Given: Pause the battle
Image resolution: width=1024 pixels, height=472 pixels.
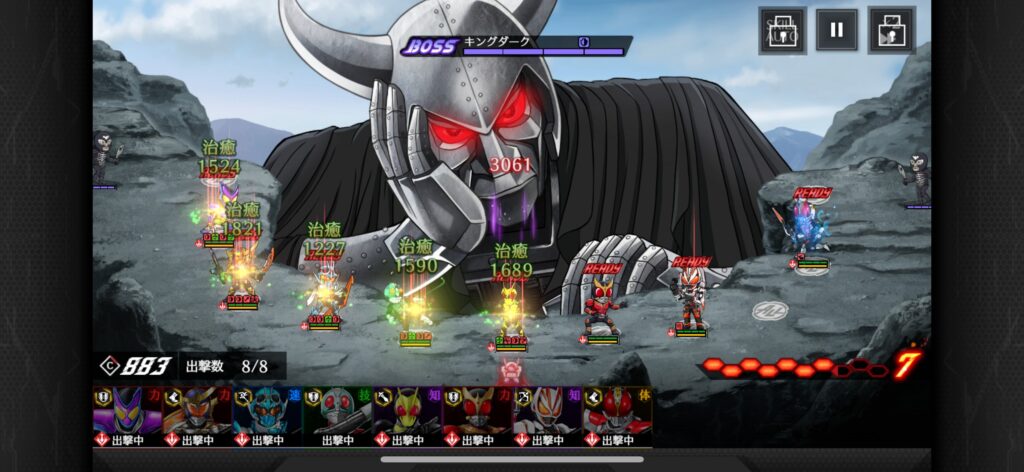Looking at the screenshot, I should coord(836,30).
